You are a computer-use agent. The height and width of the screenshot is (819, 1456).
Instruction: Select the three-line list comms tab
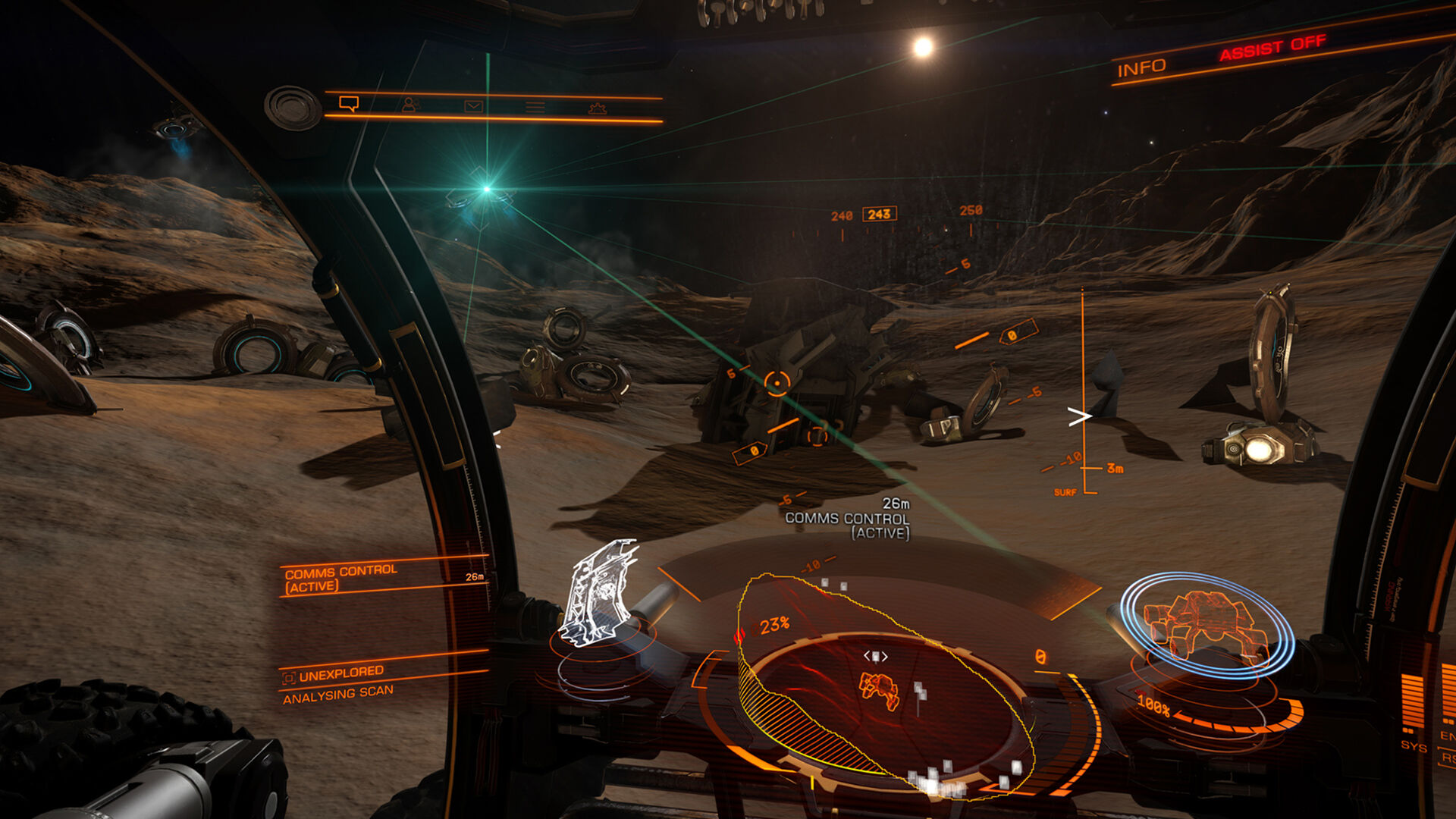coord(535,108)
